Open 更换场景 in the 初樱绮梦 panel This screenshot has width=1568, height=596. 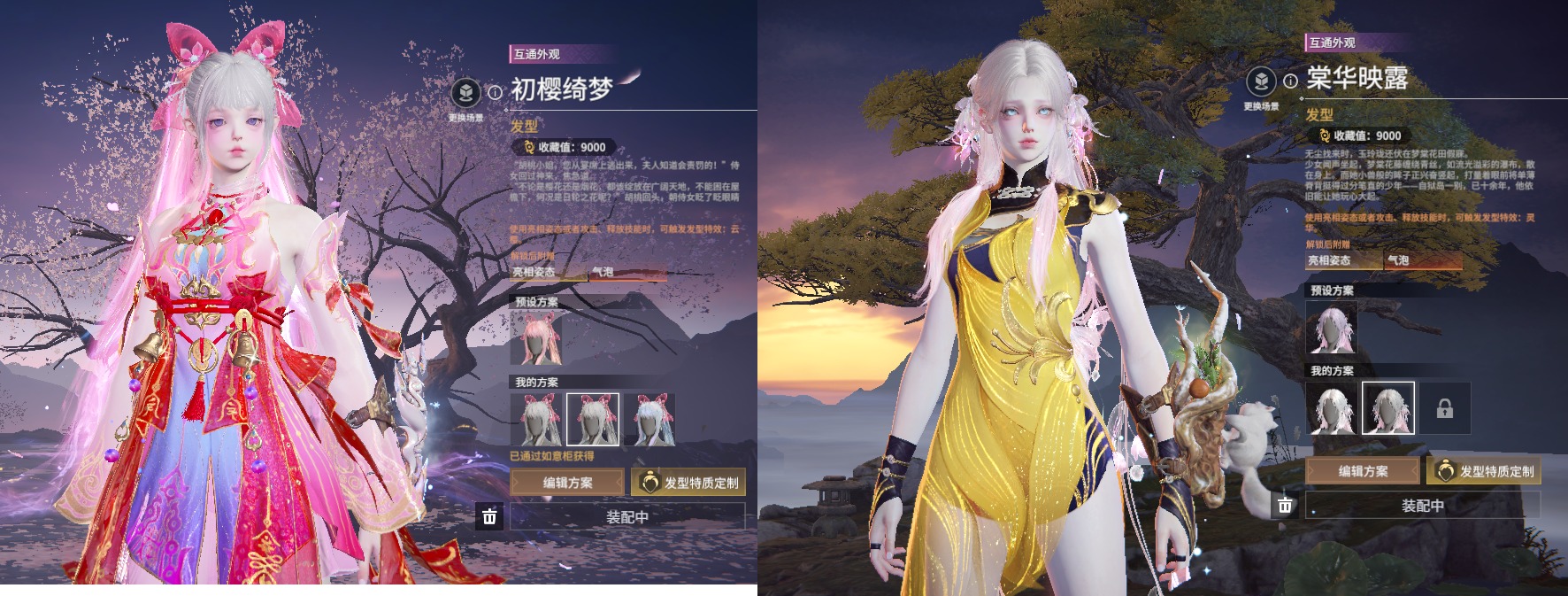[465, 93]
